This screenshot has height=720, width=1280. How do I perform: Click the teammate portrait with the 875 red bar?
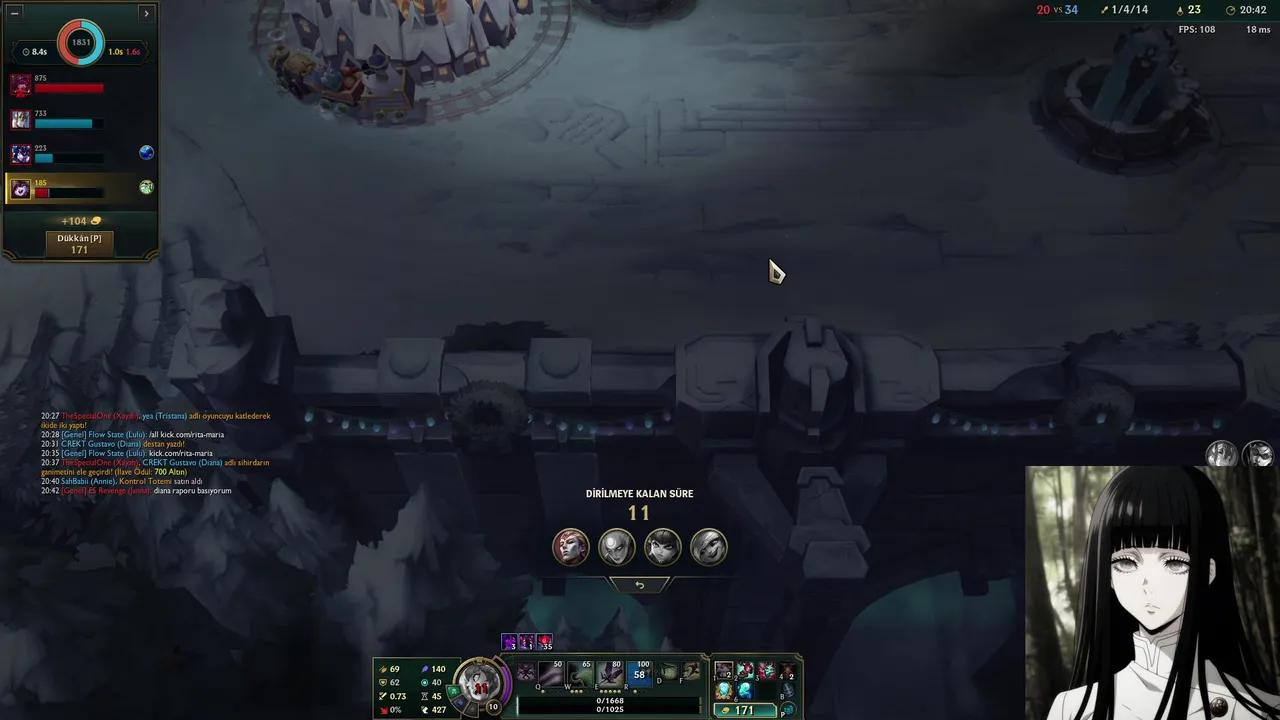coord(21,86)
